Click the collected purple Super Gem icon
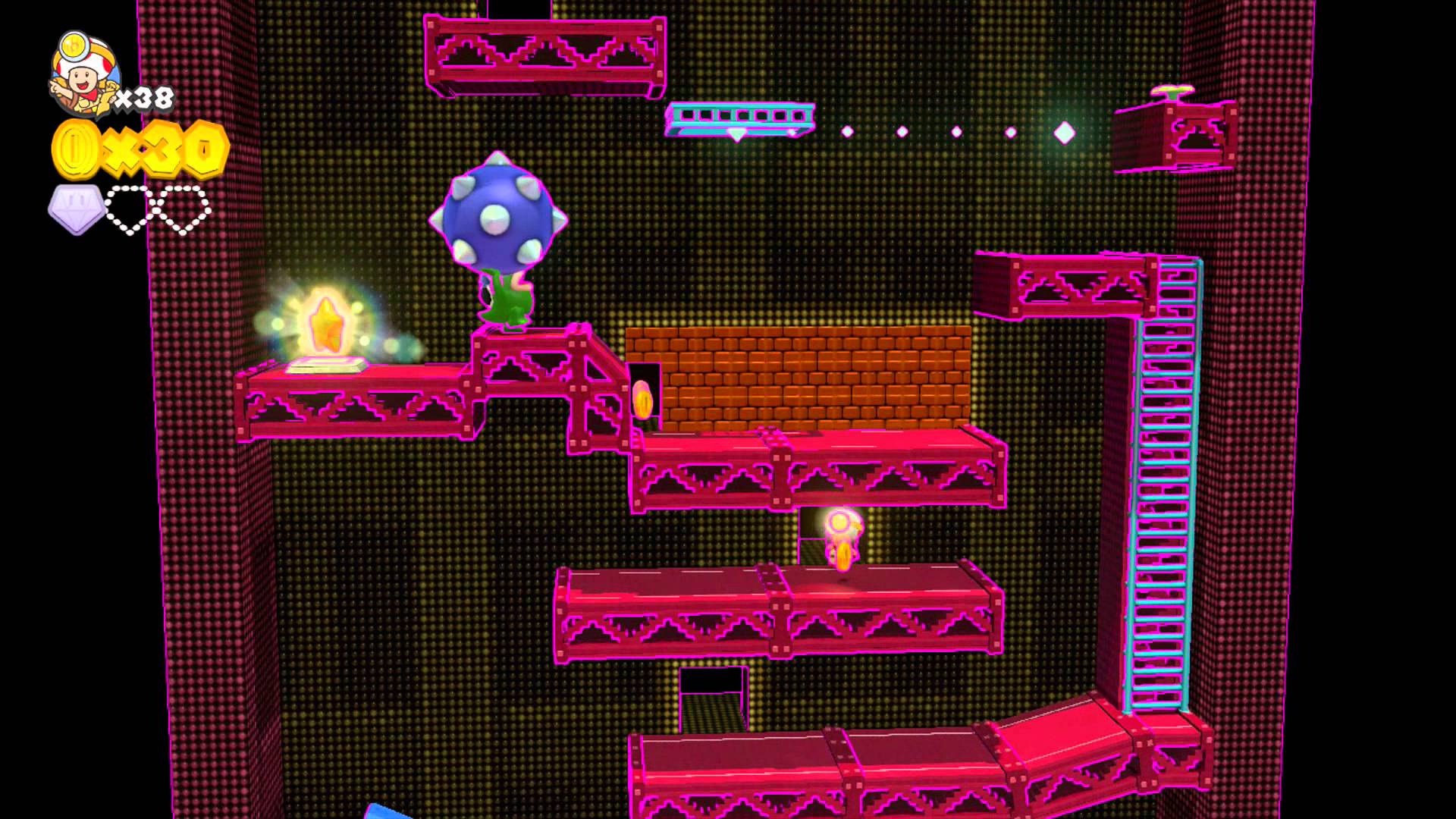 pos(76,209)
